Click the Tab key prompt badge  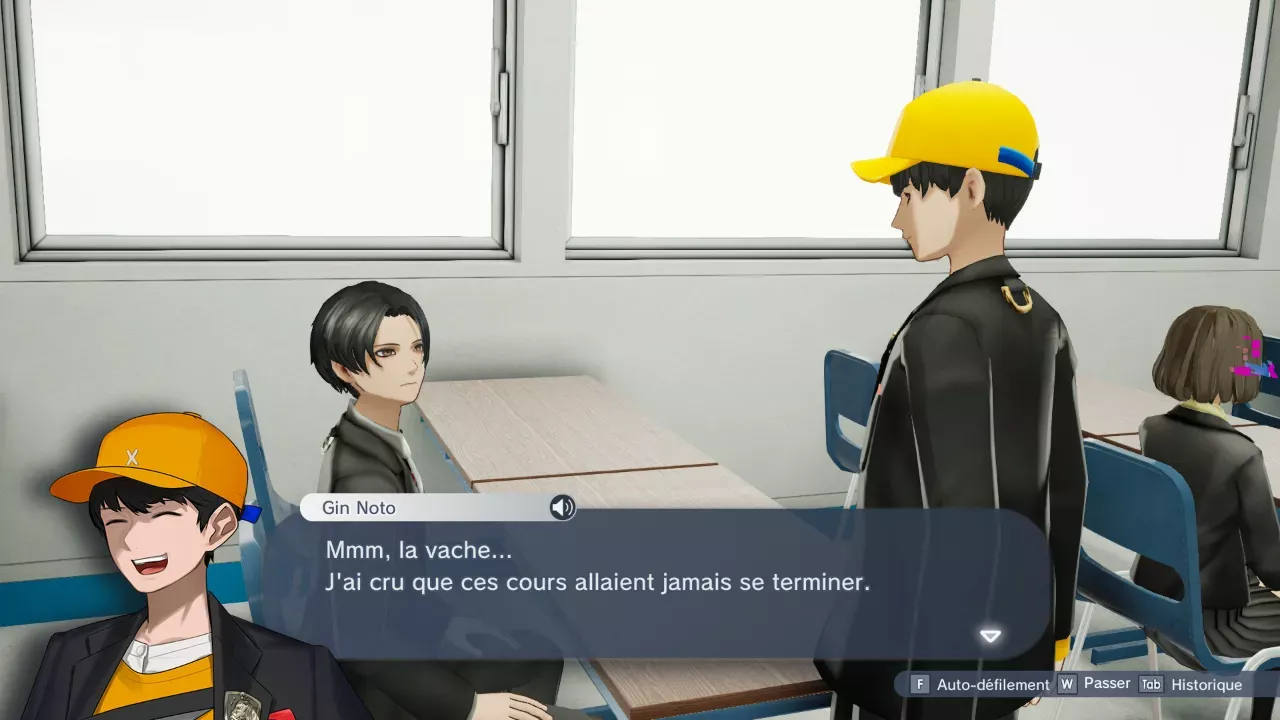[x=1150, y=685]
